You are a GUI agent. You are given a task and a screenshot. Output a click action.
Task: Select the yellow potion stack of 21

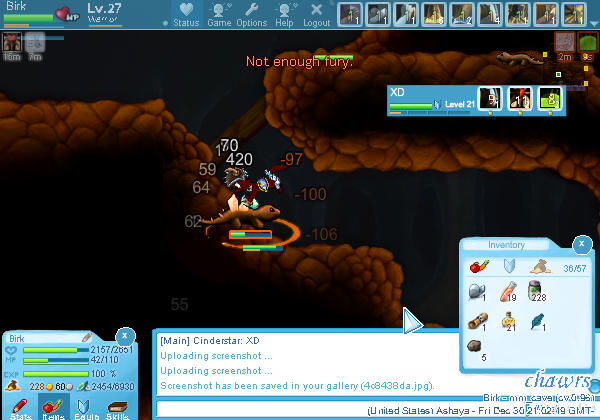pyautogui.click(x=506, y=322)
